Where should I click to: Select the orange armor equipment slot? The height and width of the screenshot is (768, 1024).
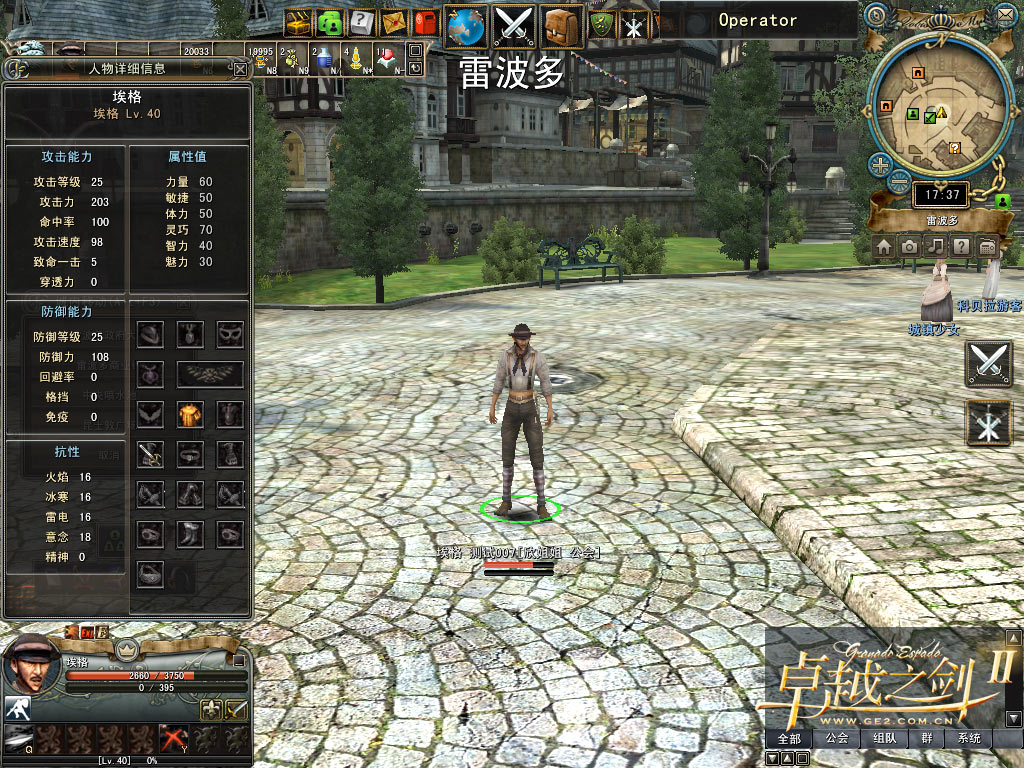tap(191, 414)
